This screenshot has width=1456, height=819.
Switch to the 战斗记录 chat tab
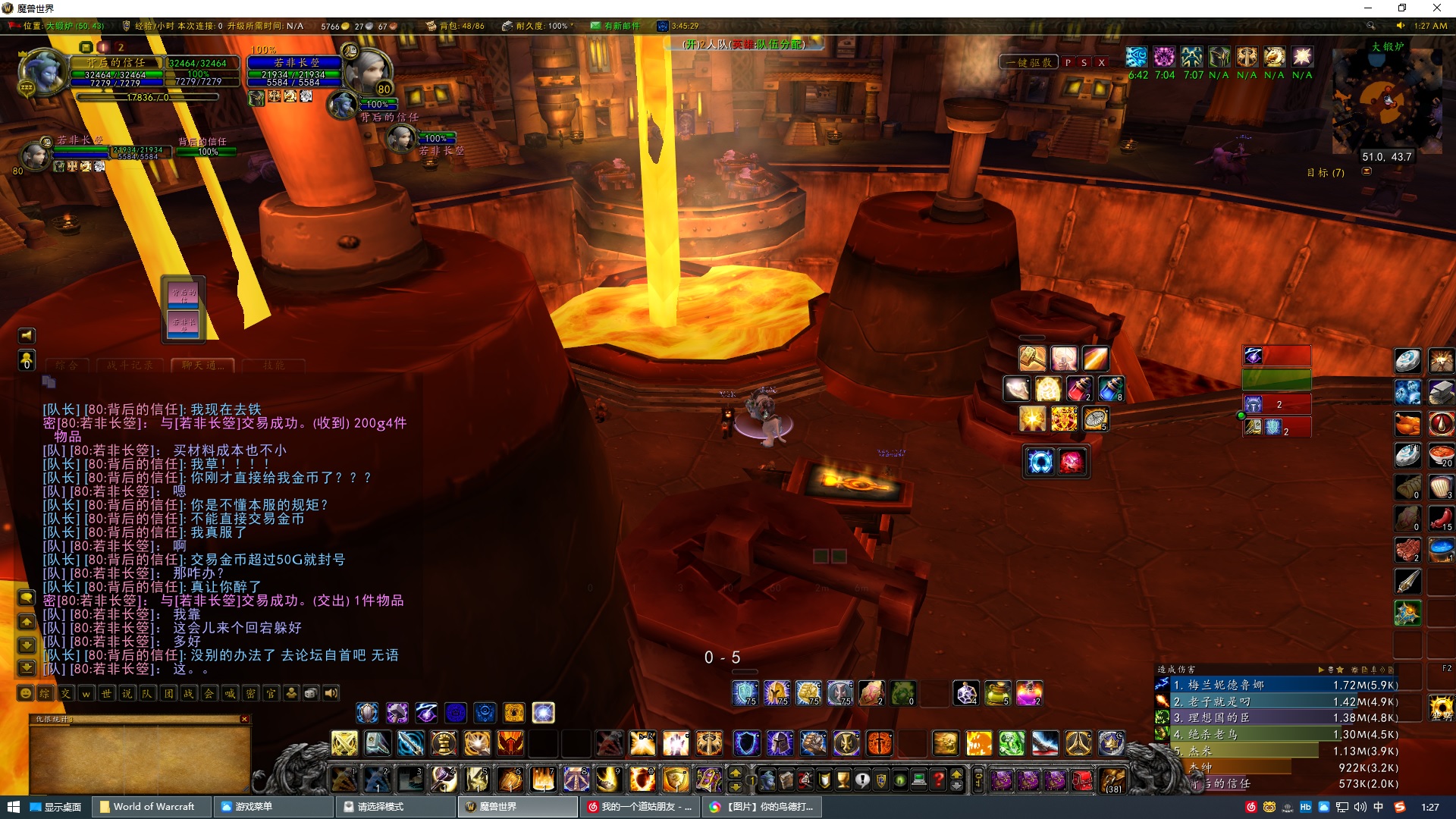130,366
